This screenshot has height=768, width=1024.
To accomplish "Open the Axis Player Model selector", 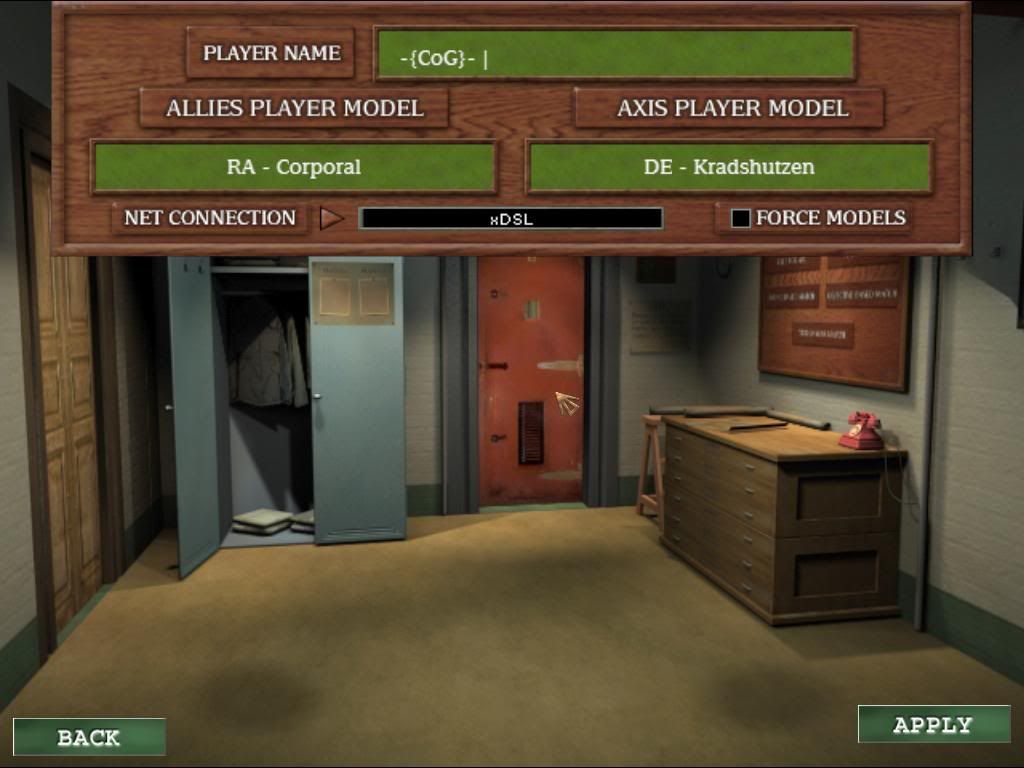I will point(729,108).
